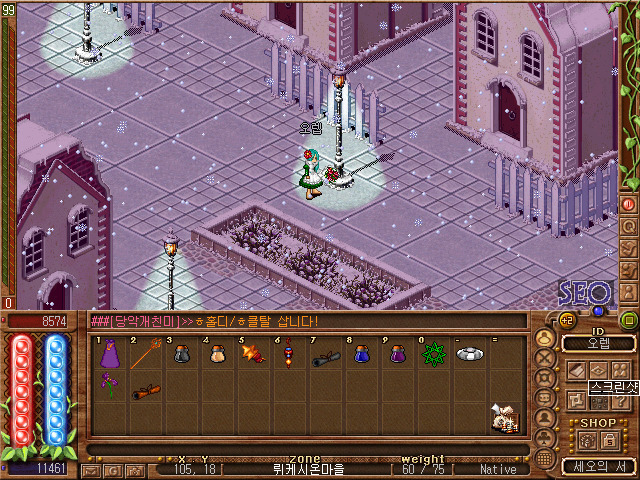Click the money bag icon in inventory

pos(505,418)
